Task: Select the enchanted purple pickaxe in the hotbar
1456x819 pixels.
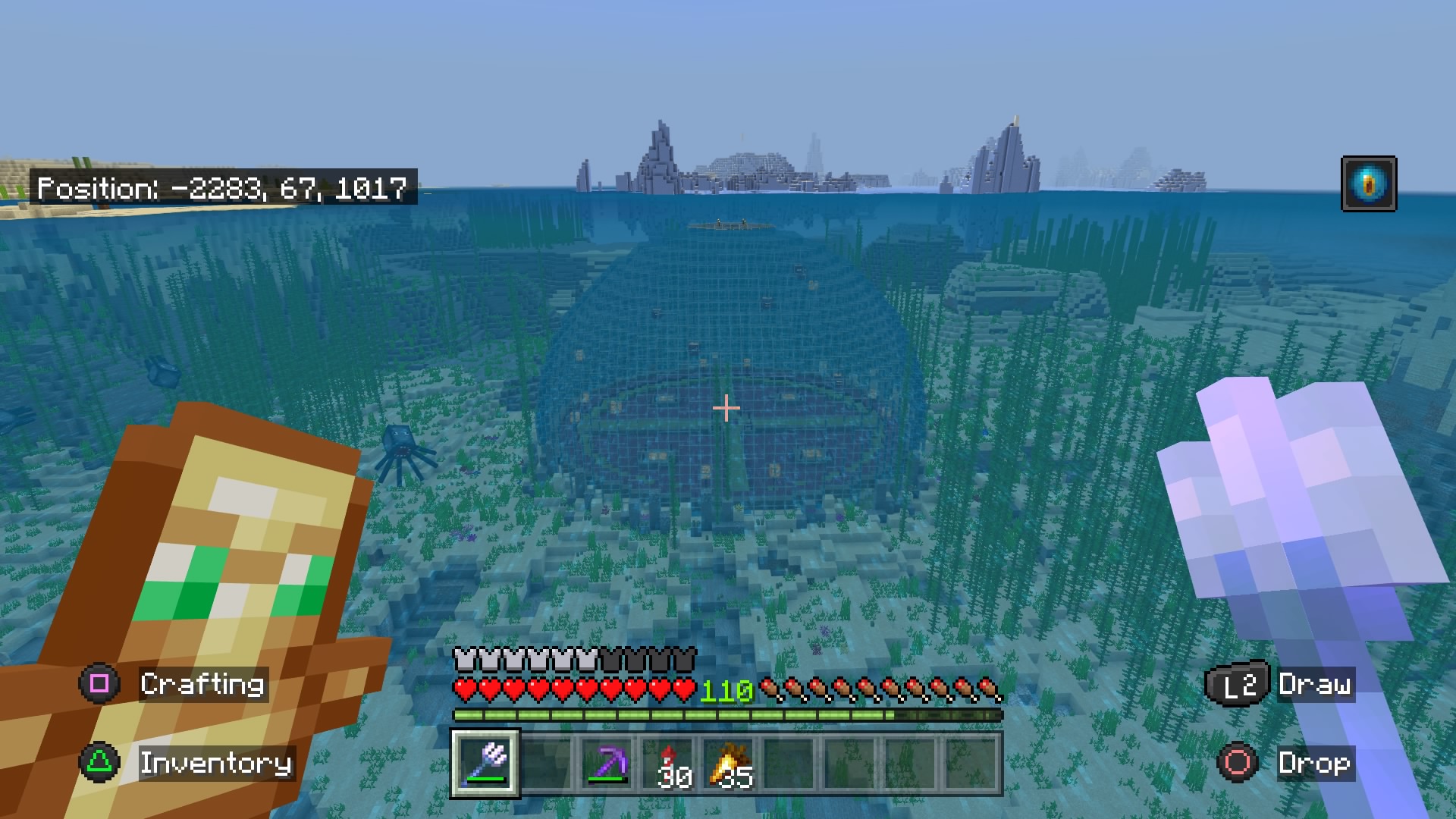Action: 607,764
